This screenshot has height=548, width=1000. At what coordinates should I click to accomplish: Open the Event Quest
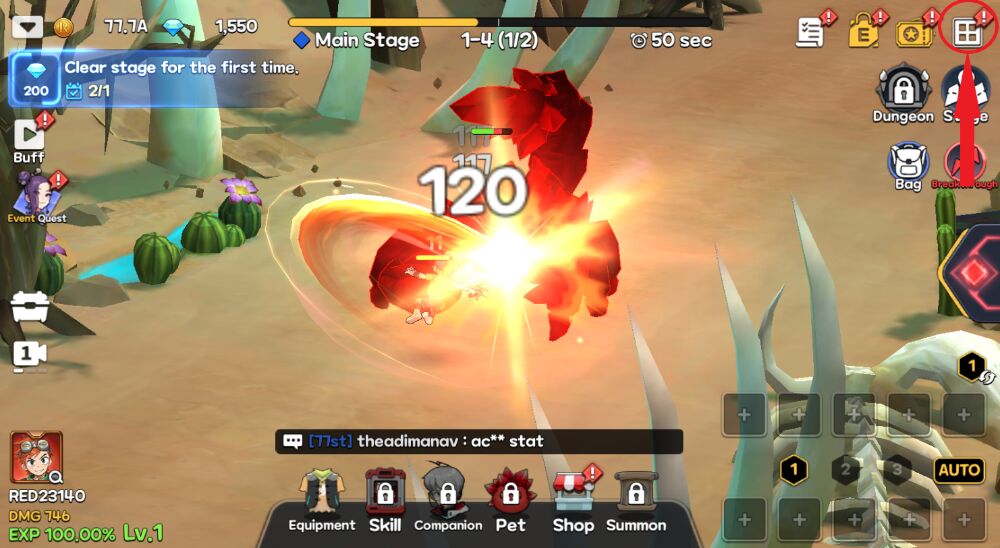click(37, 195)
